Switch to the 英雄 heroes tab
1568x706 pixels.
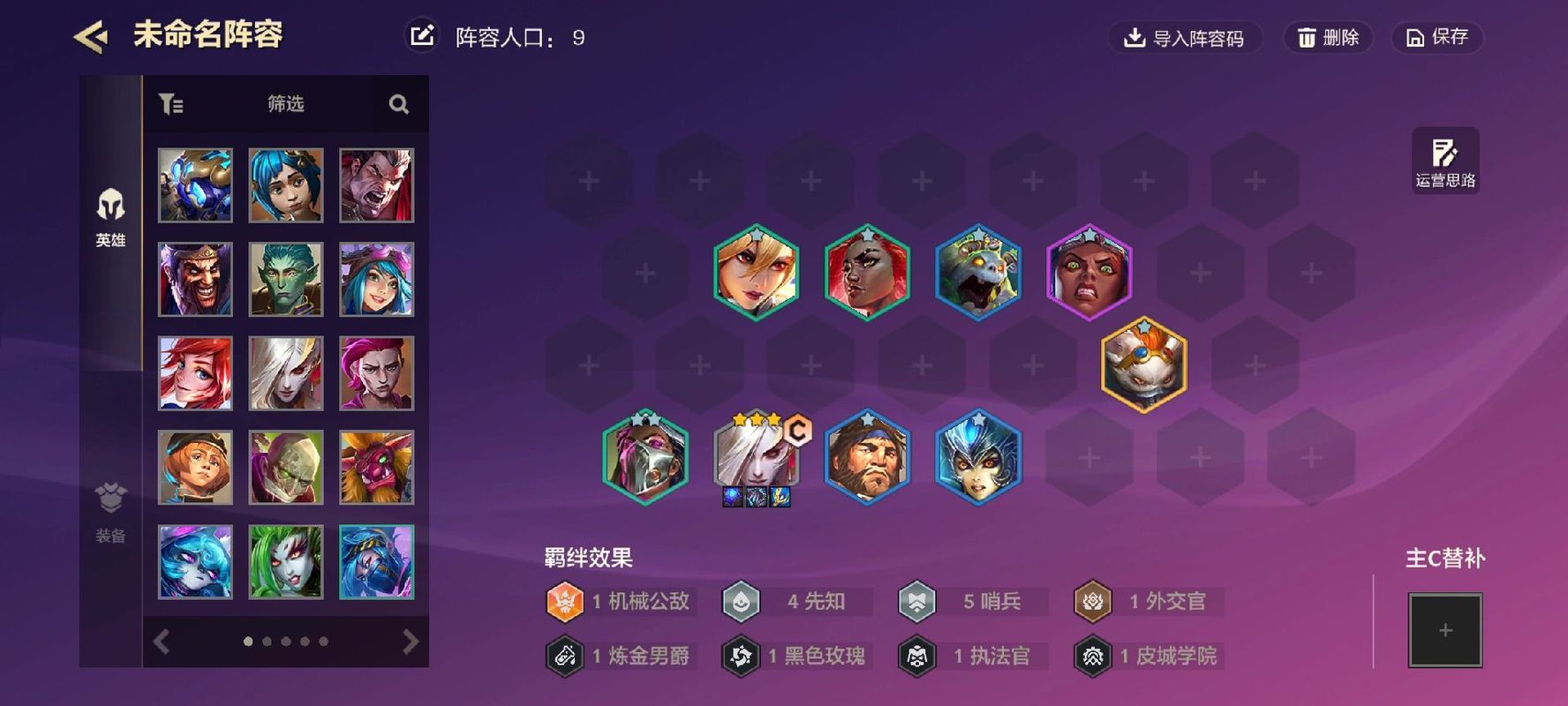pos(110,217)
